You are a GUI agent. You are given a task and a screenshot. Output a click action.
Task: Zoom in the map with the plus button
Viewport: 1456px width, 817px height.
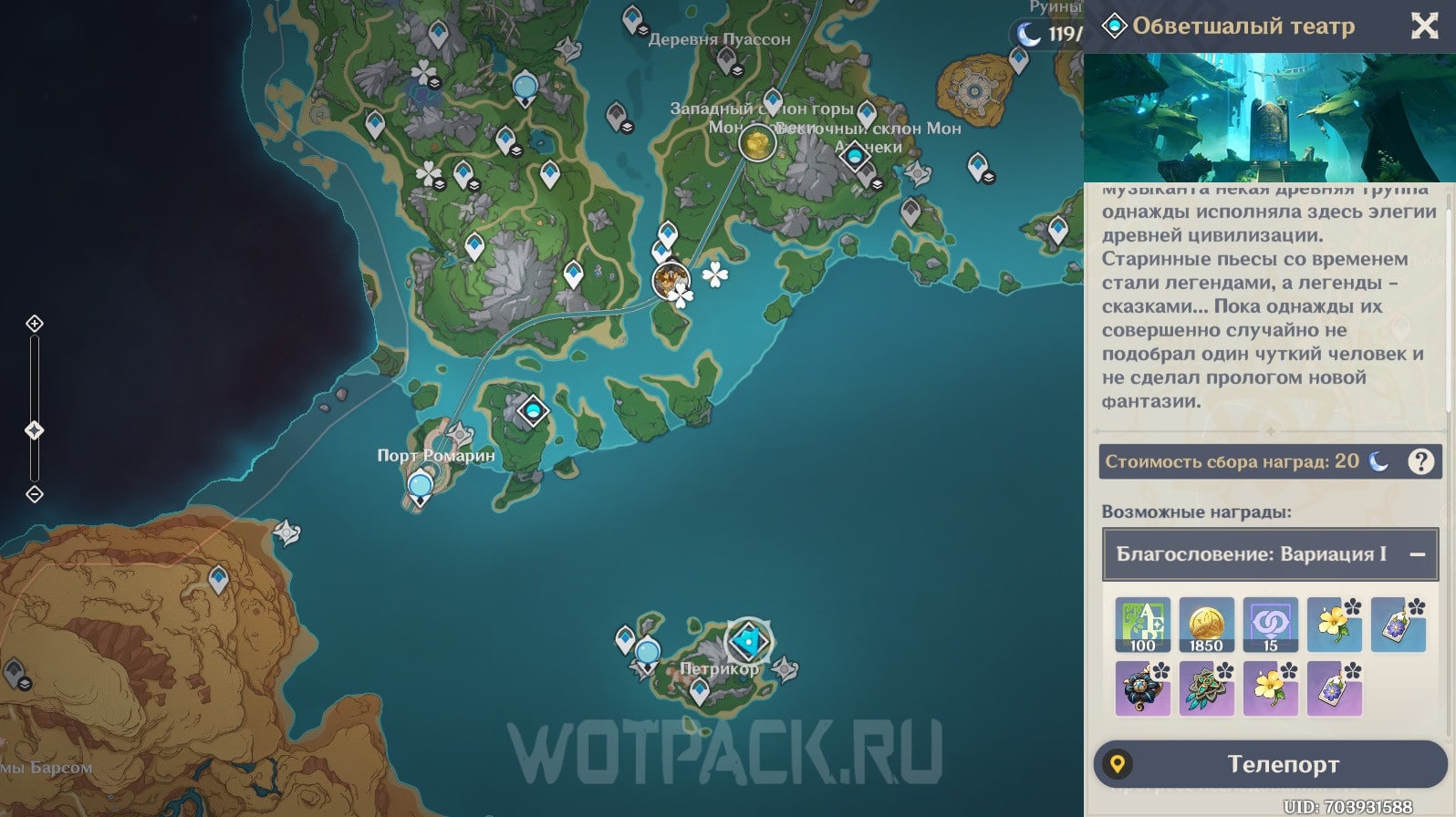tap(35, 324)
